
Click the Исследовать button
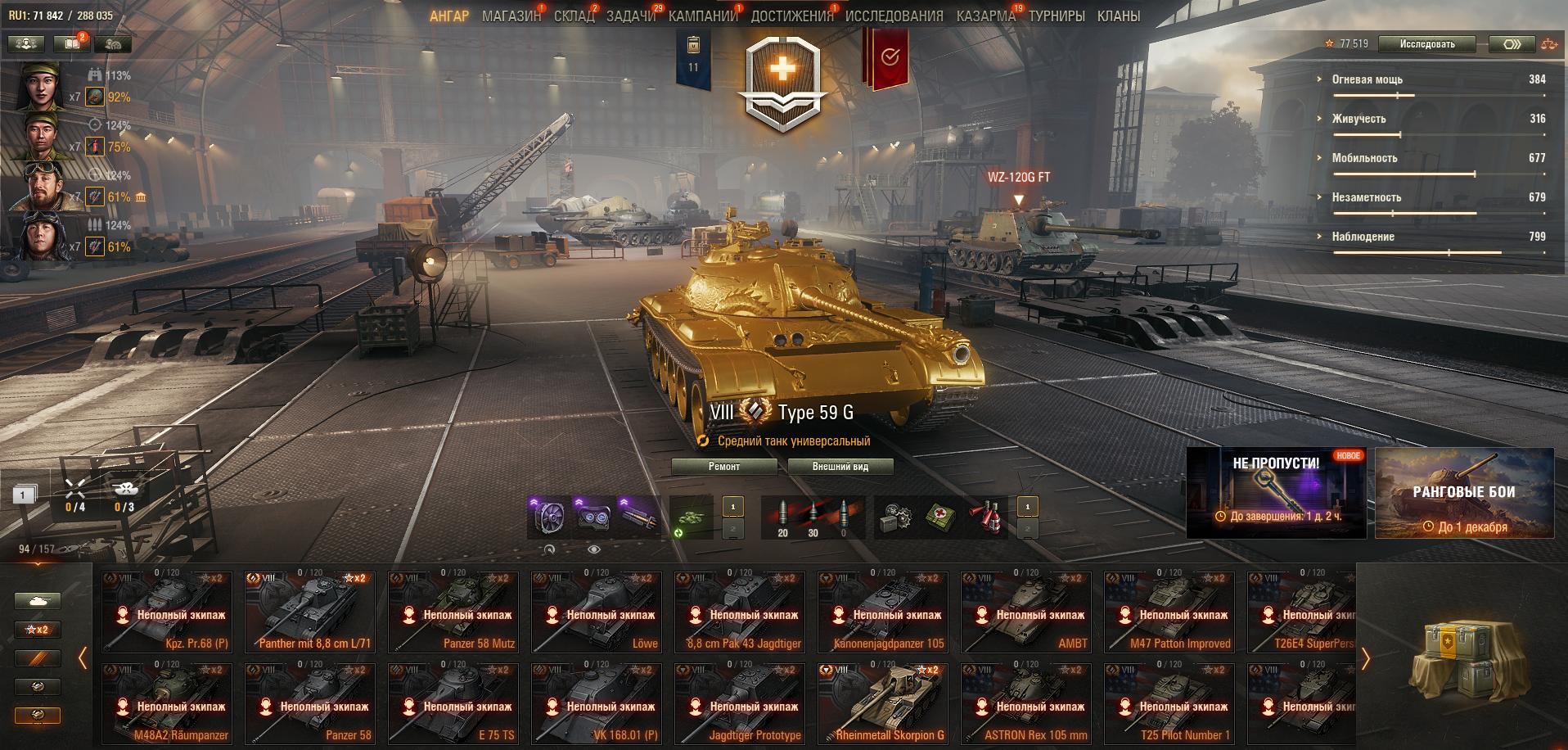point(1426,44)
